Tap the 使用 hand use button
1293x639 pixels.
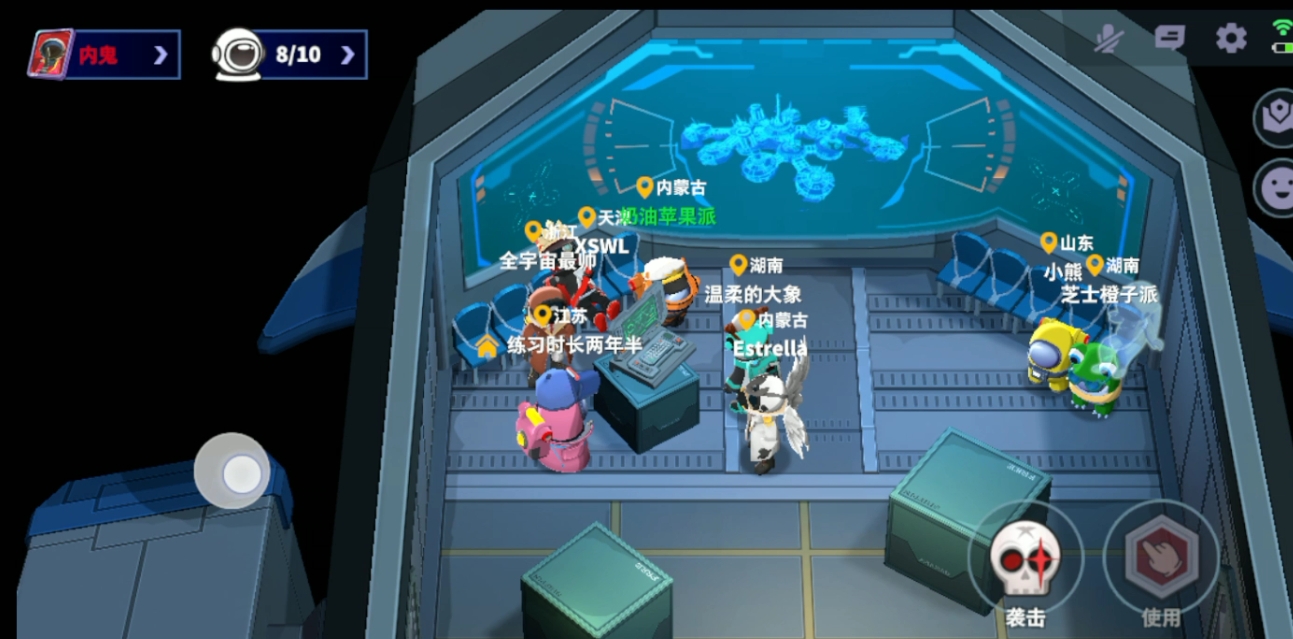point(1161,557)
